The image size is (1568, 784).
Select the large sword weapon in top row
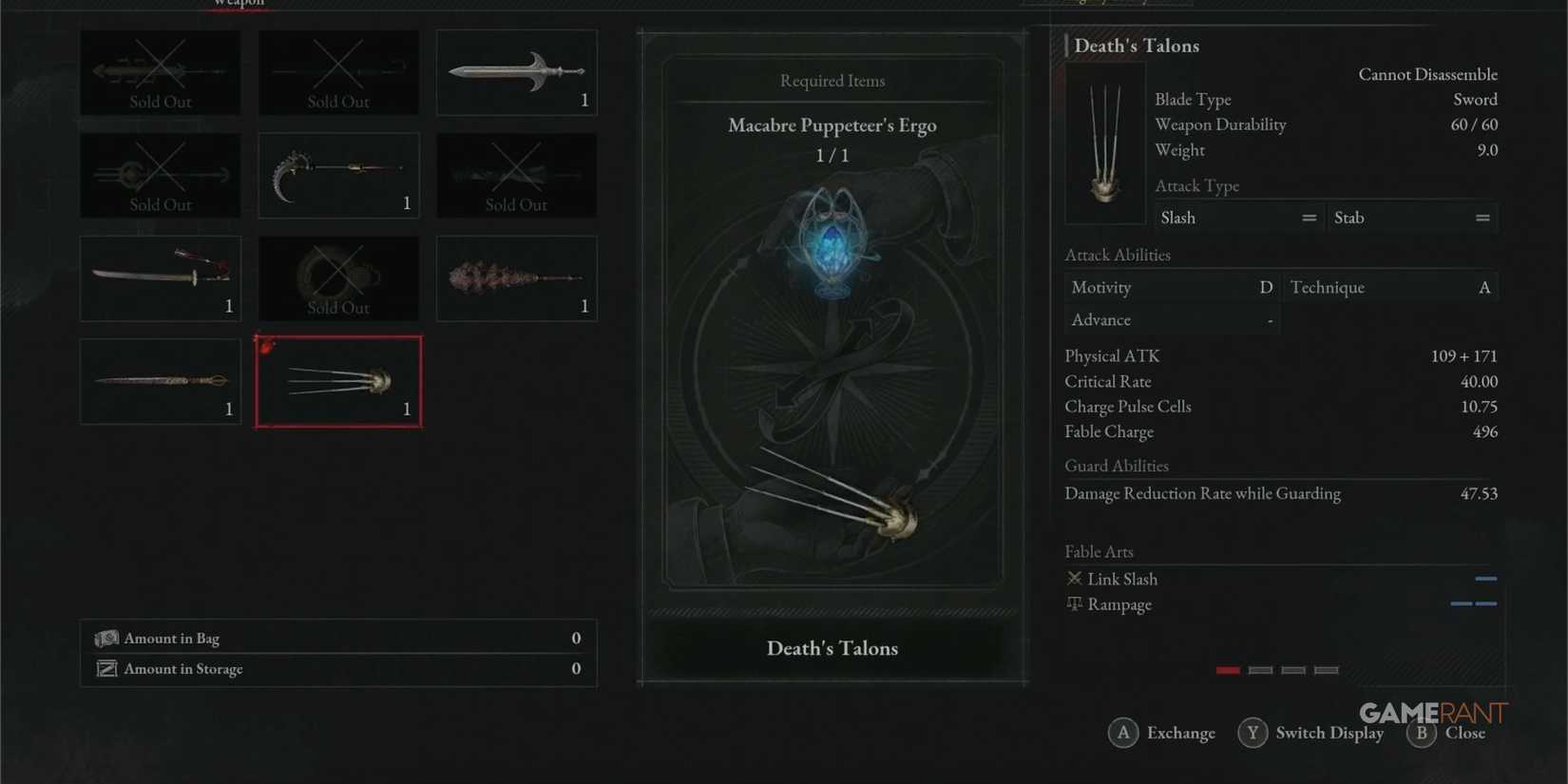(516, 71)
